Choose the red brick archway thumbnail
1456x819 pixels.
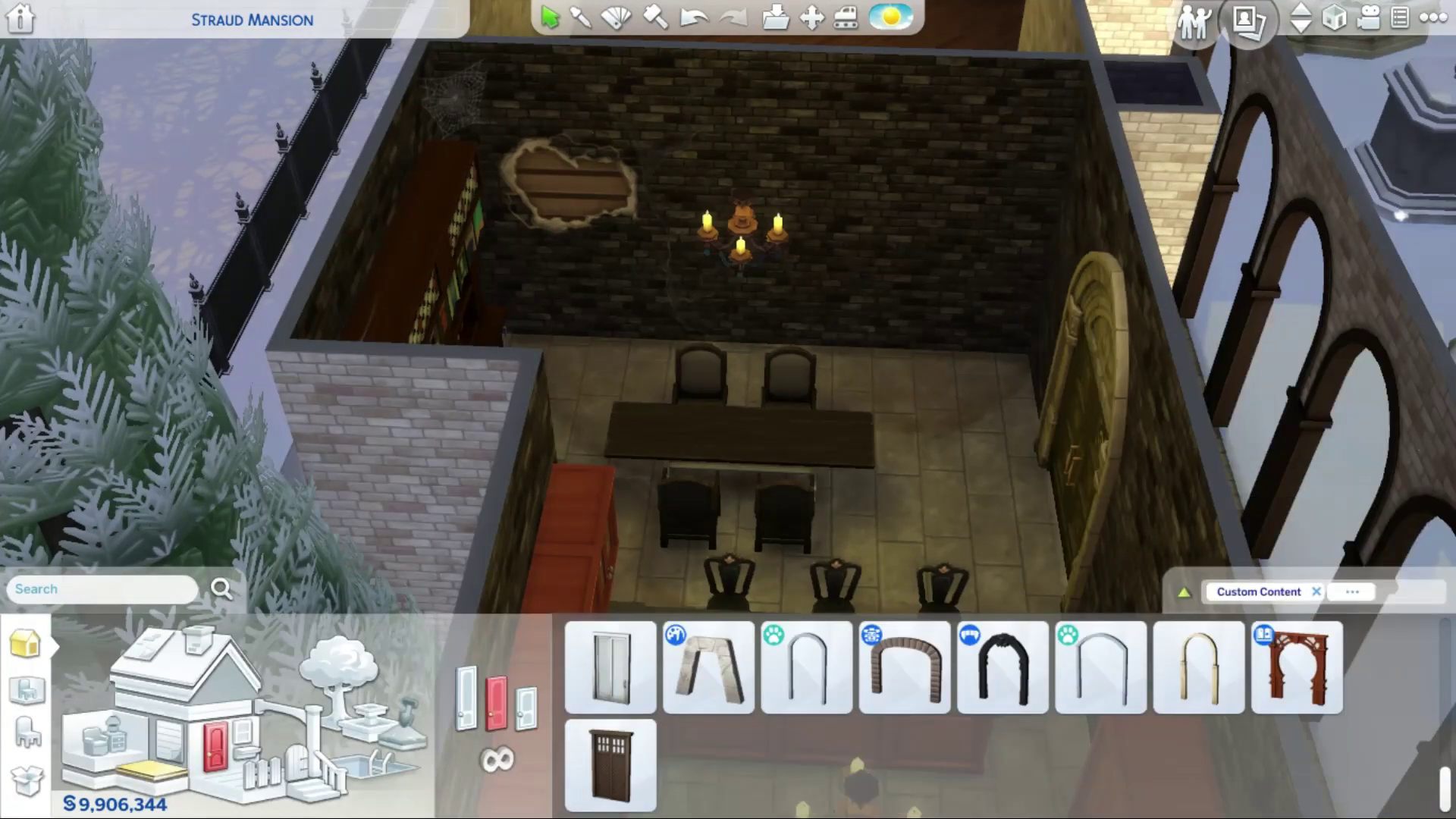pyautogui.click(x=905, y=668)
